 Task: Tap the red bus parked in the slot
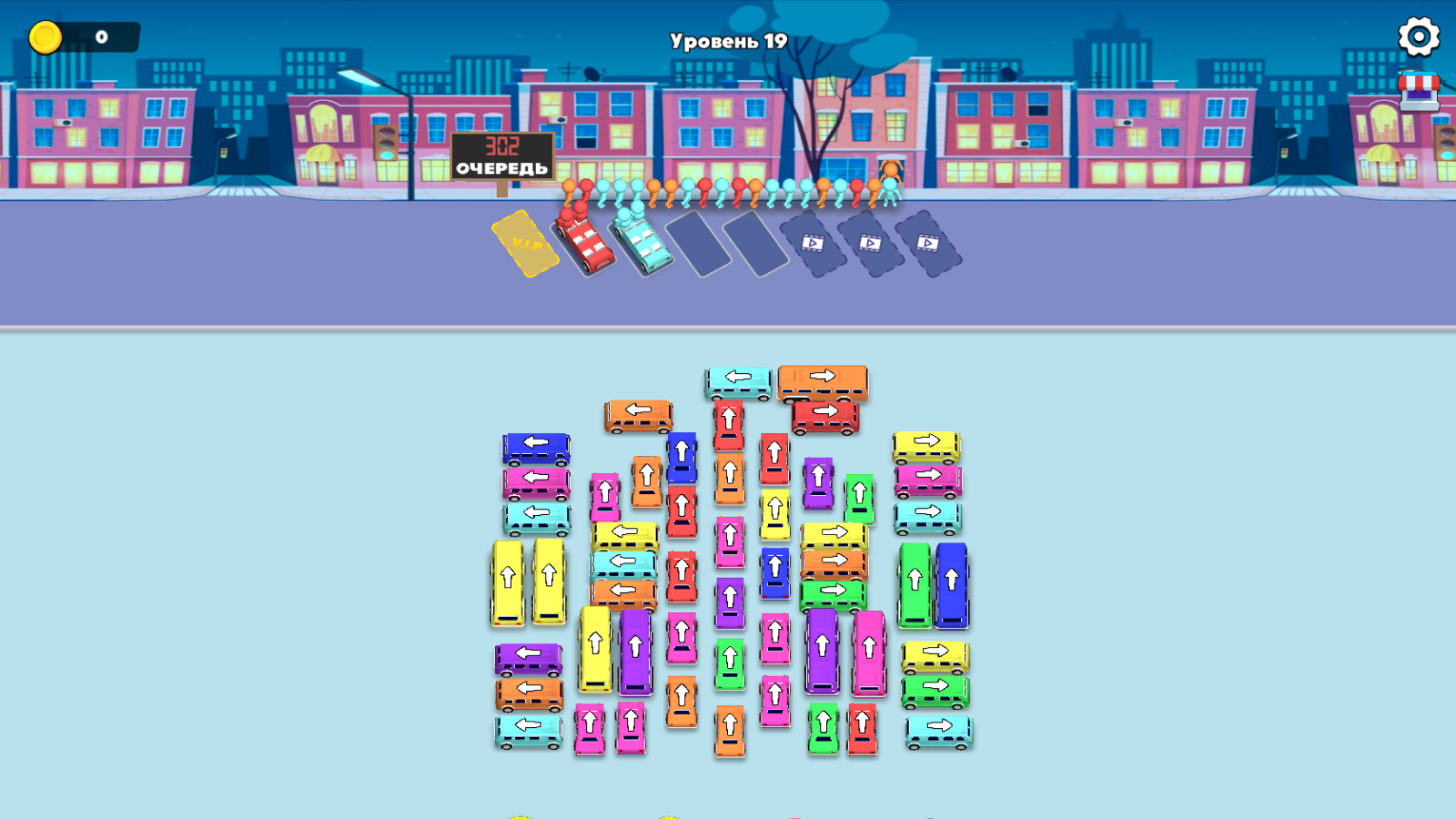coord(582,241)
